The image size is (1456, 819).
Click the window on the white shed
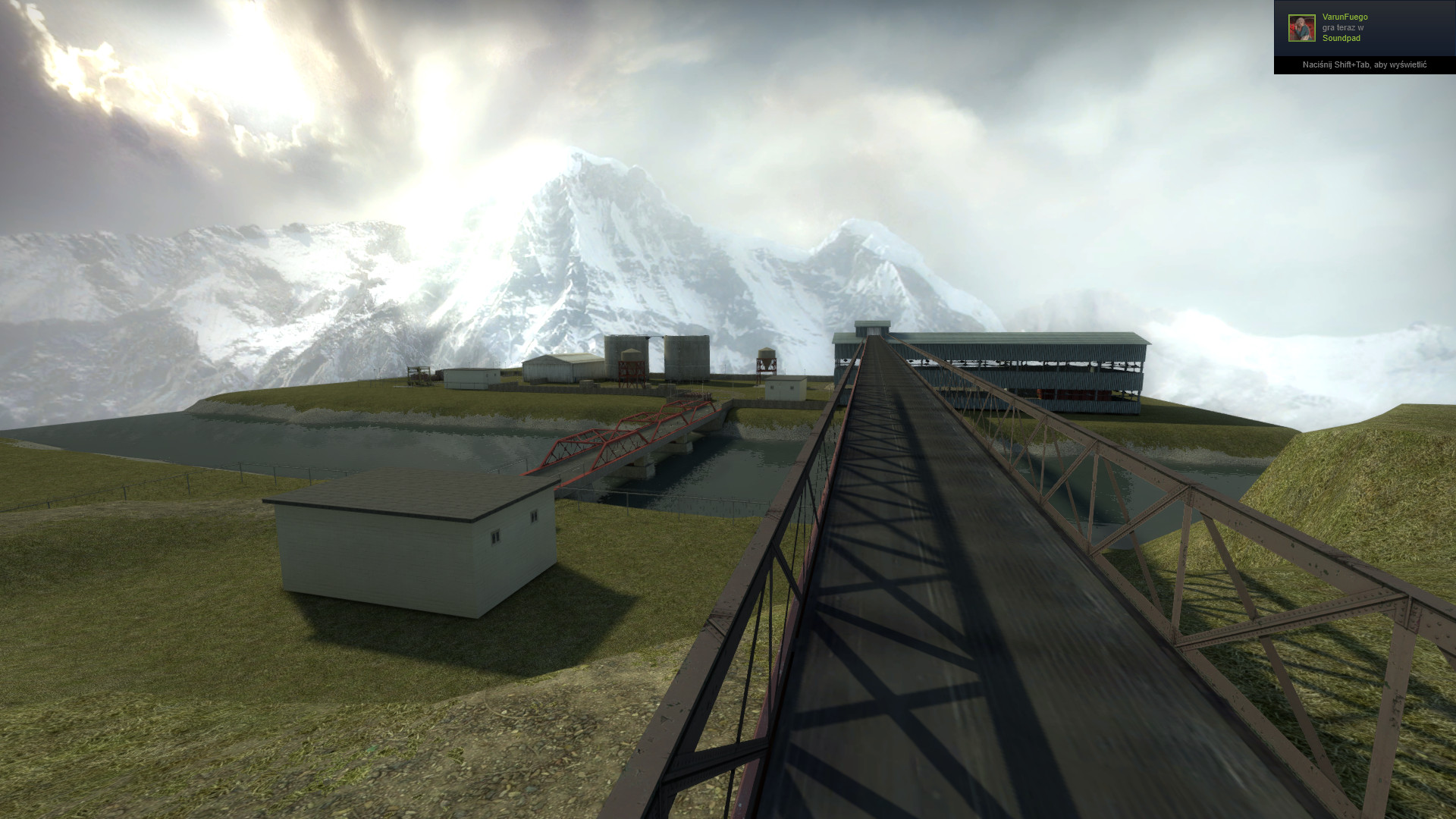click(497, 538)
